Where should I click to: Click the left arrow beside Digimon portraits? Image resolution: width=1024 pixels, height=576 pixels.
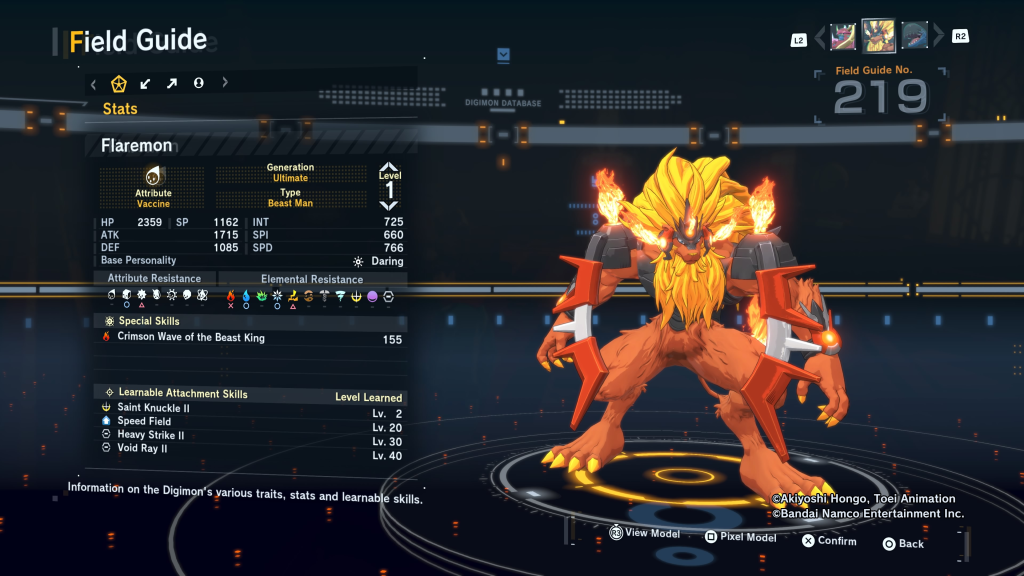[x=820, y=37]
